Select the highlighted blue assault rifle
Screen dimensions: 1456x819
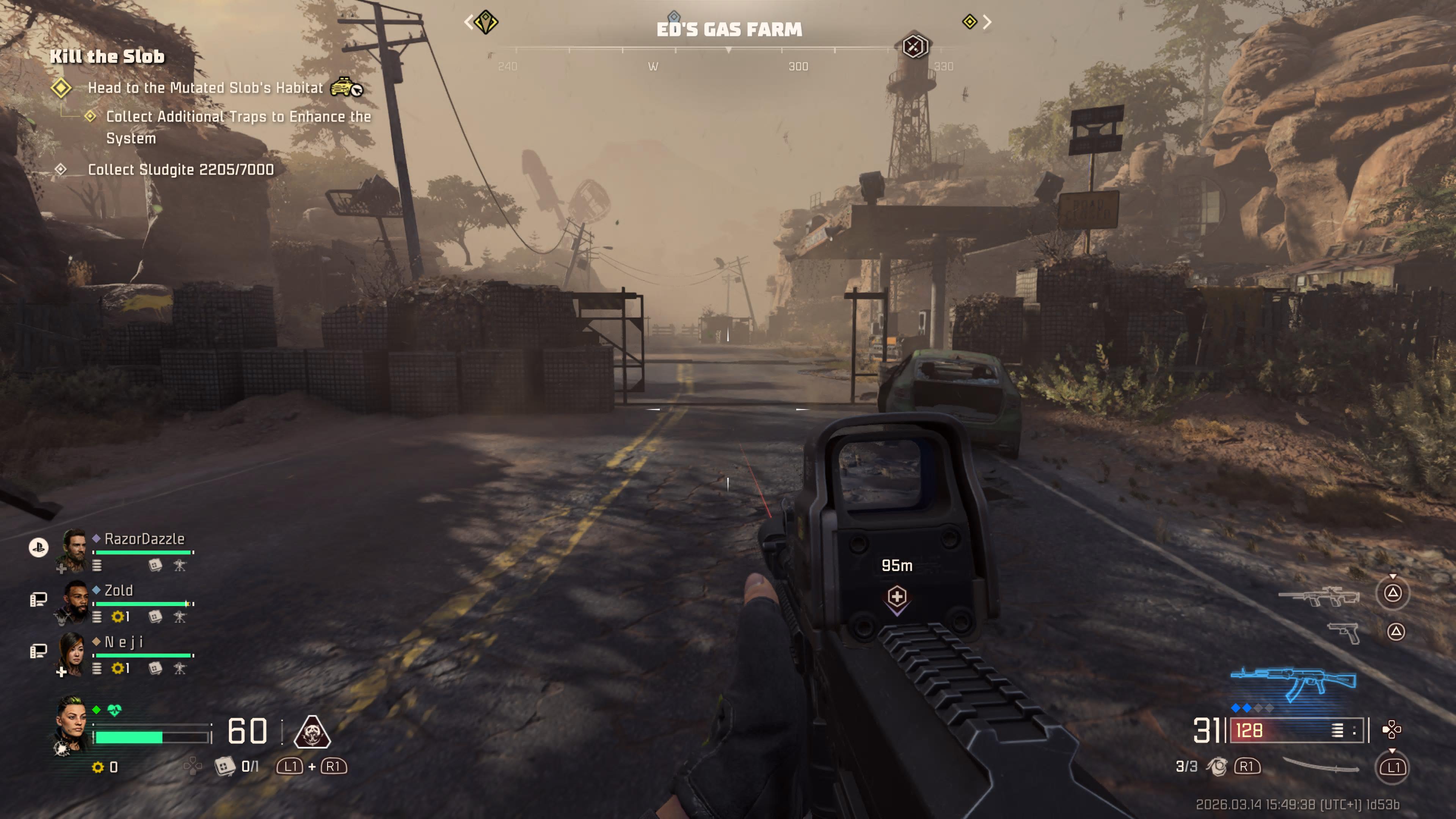(x=1293, y=683)
